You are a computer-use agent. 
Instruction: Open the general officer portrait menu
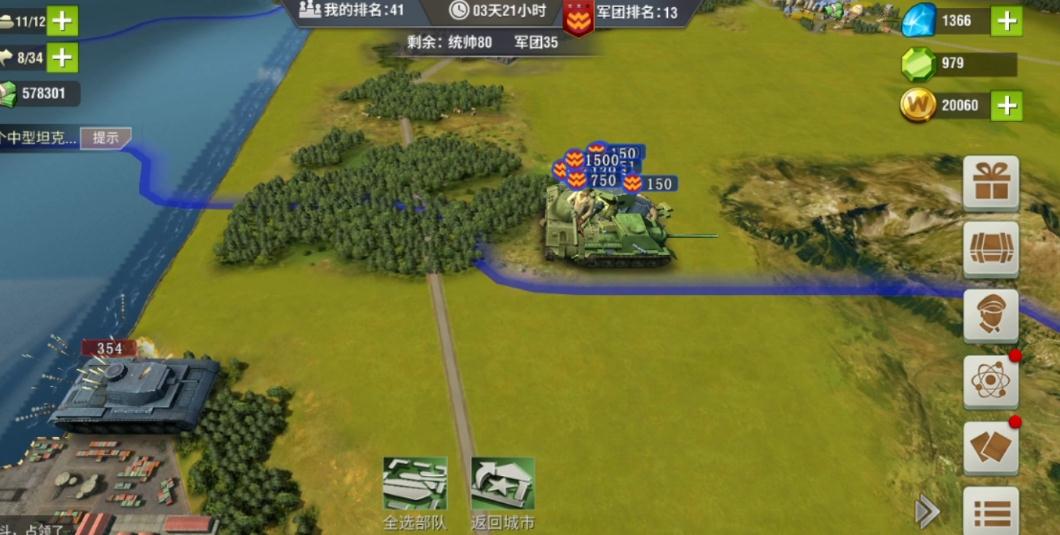[x=990, y=316]
